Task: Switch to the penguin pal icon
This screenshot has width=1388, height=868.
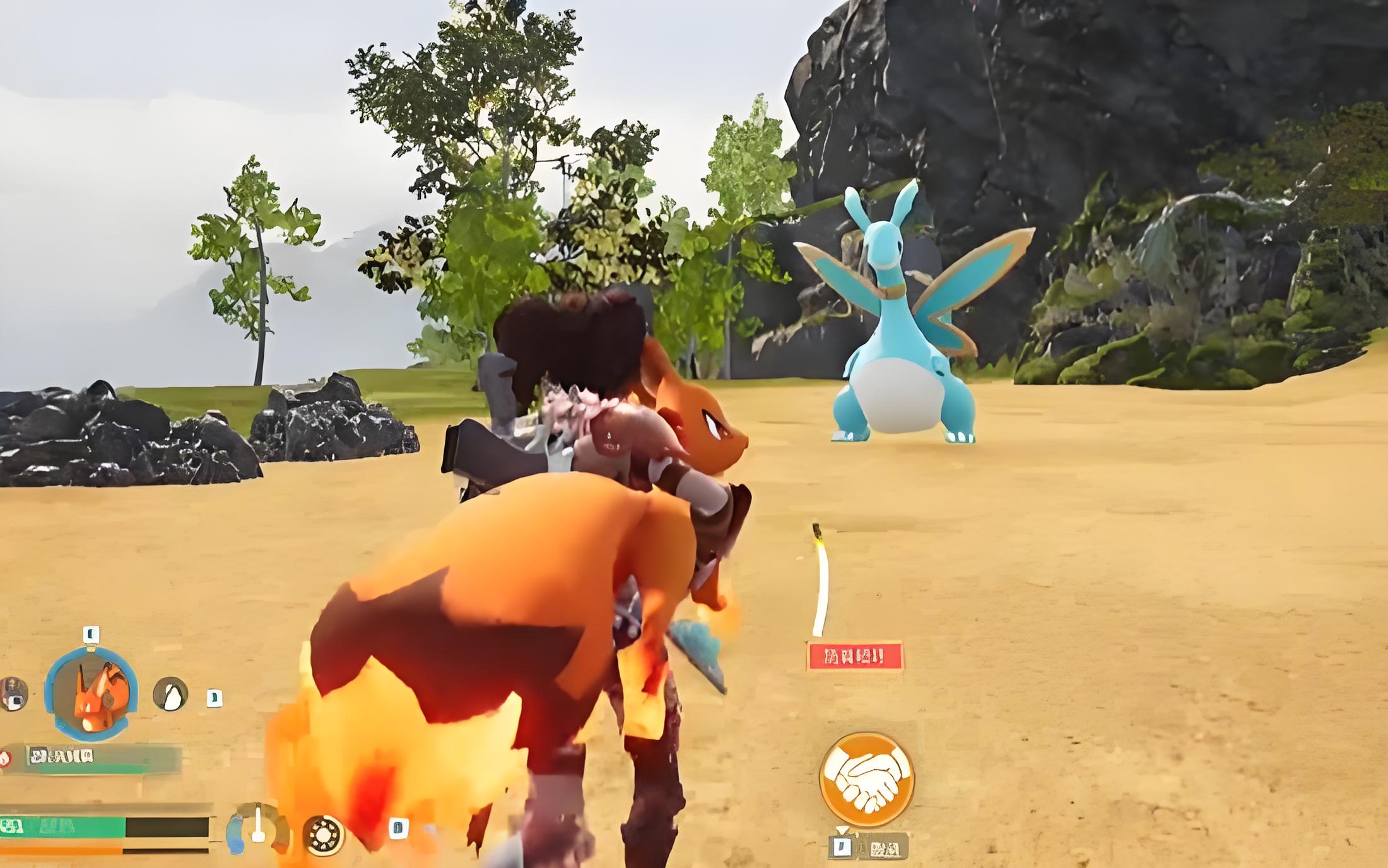Action: (170, 695)
